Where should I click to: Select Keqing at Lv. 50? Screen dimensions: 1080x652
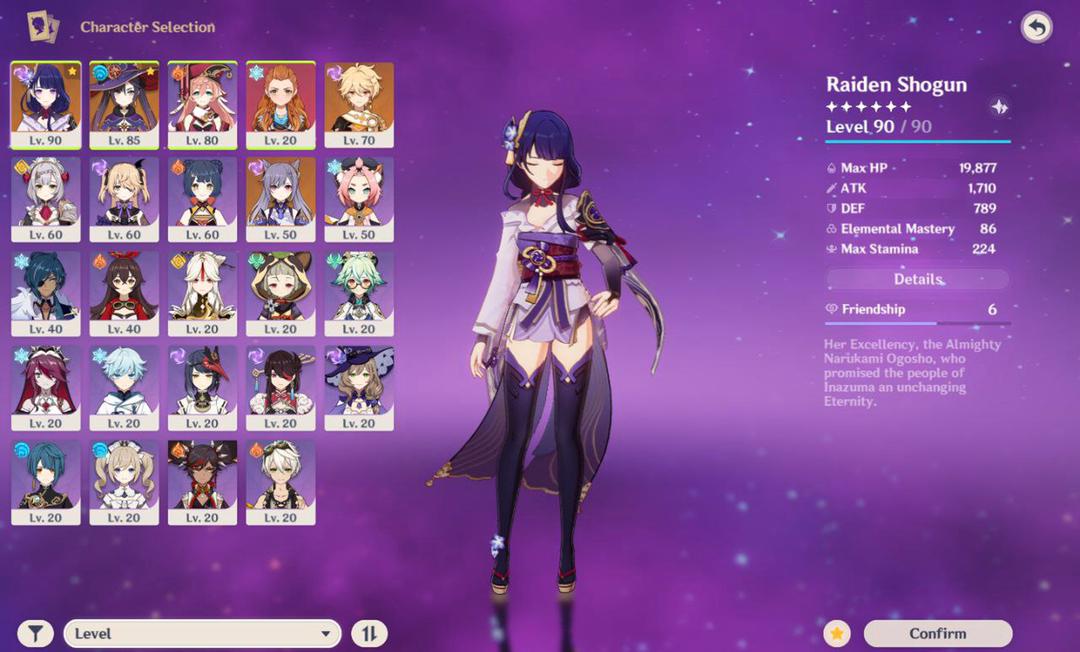[281, 198]
